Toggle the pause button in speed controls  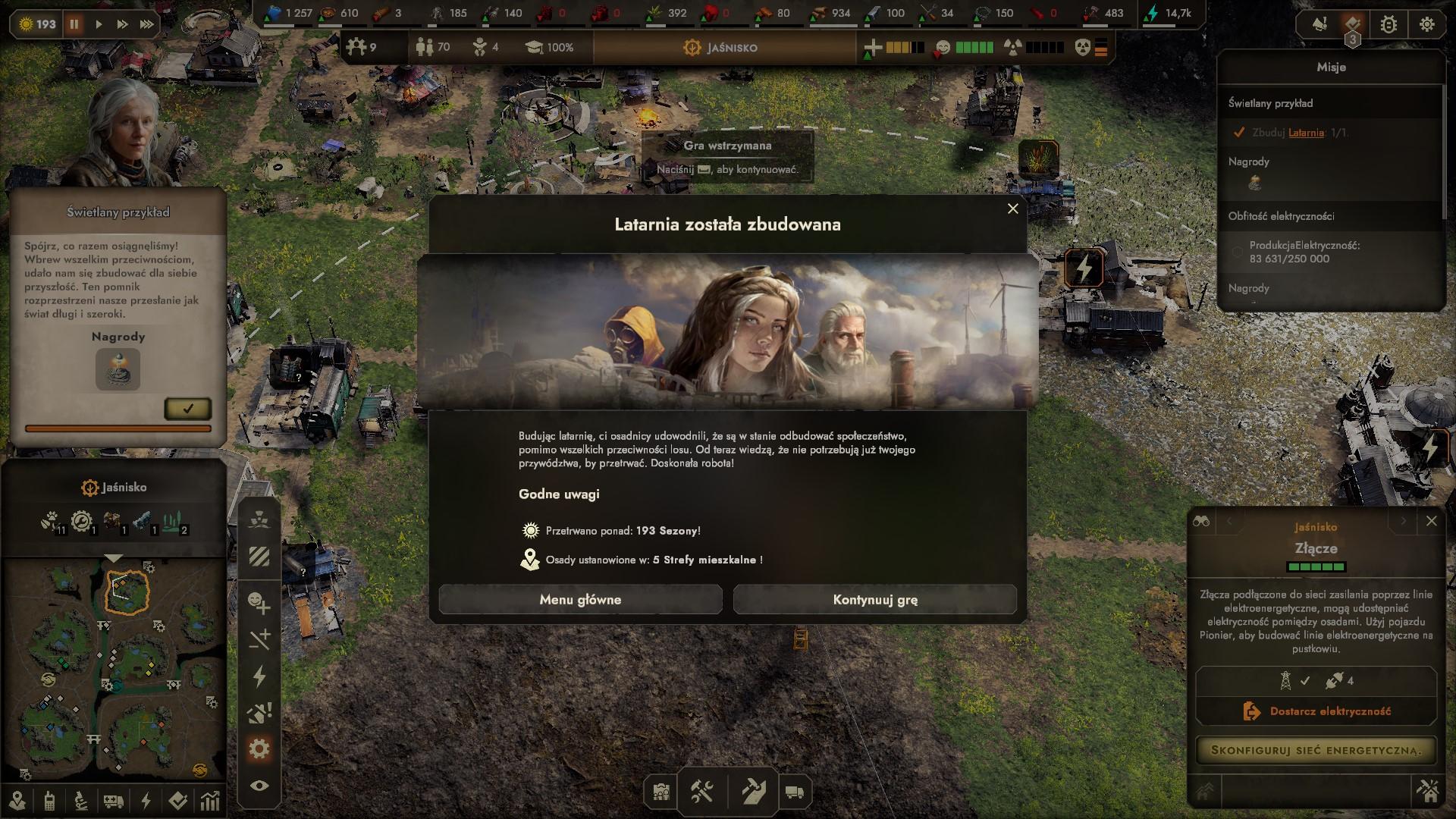coord(74,24)
